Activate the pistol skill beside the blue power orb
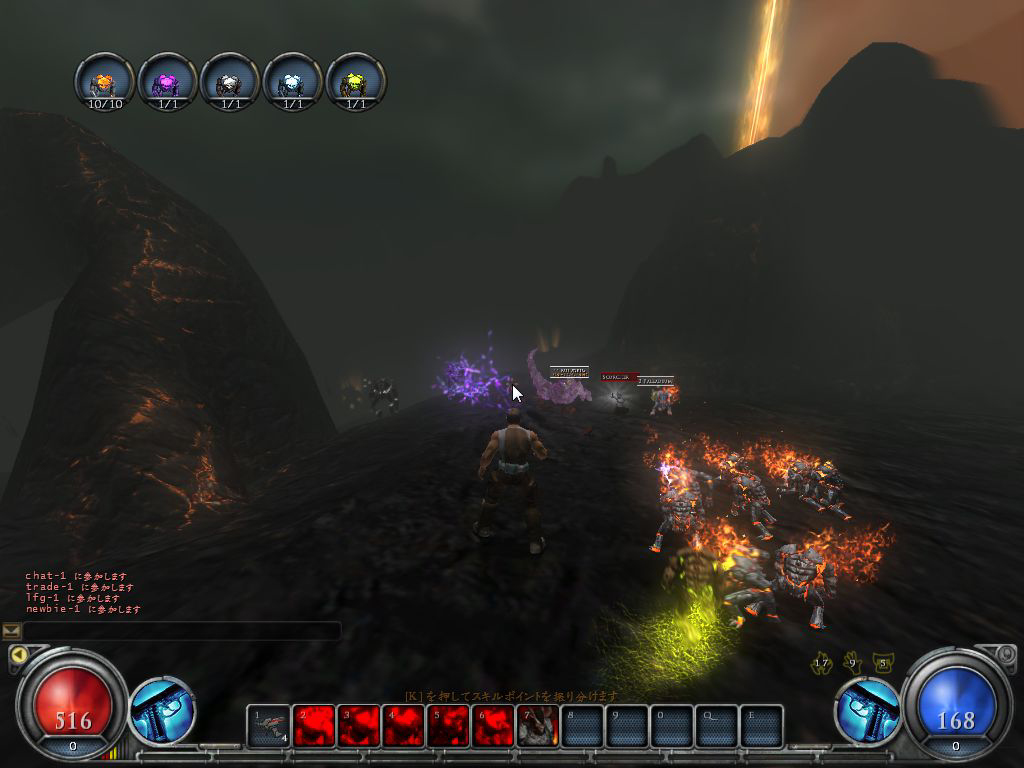Viewport: 1024px width, 768px height. click(x=867, y=711)
